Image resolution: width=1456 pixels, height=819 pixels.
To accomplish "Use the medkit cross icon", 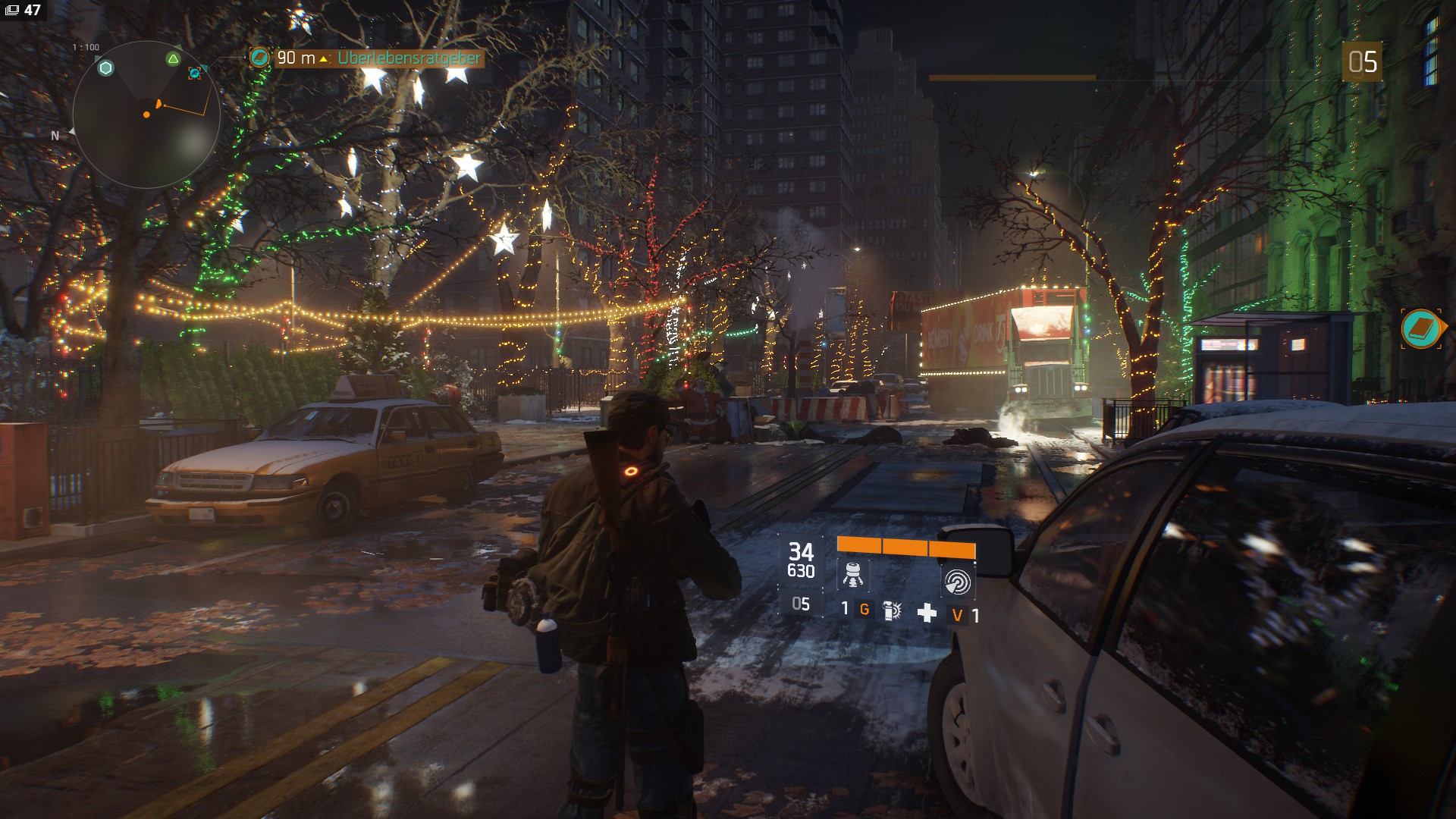I will click(x=927, y=613).
